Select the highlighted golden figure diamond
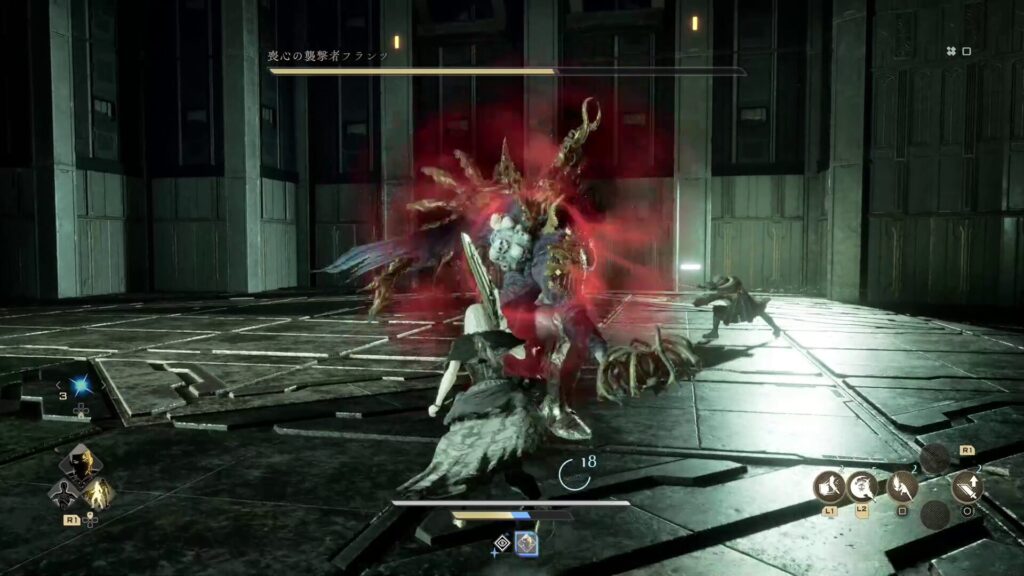Screen dimensions: 1024x576 click(98, 492)
